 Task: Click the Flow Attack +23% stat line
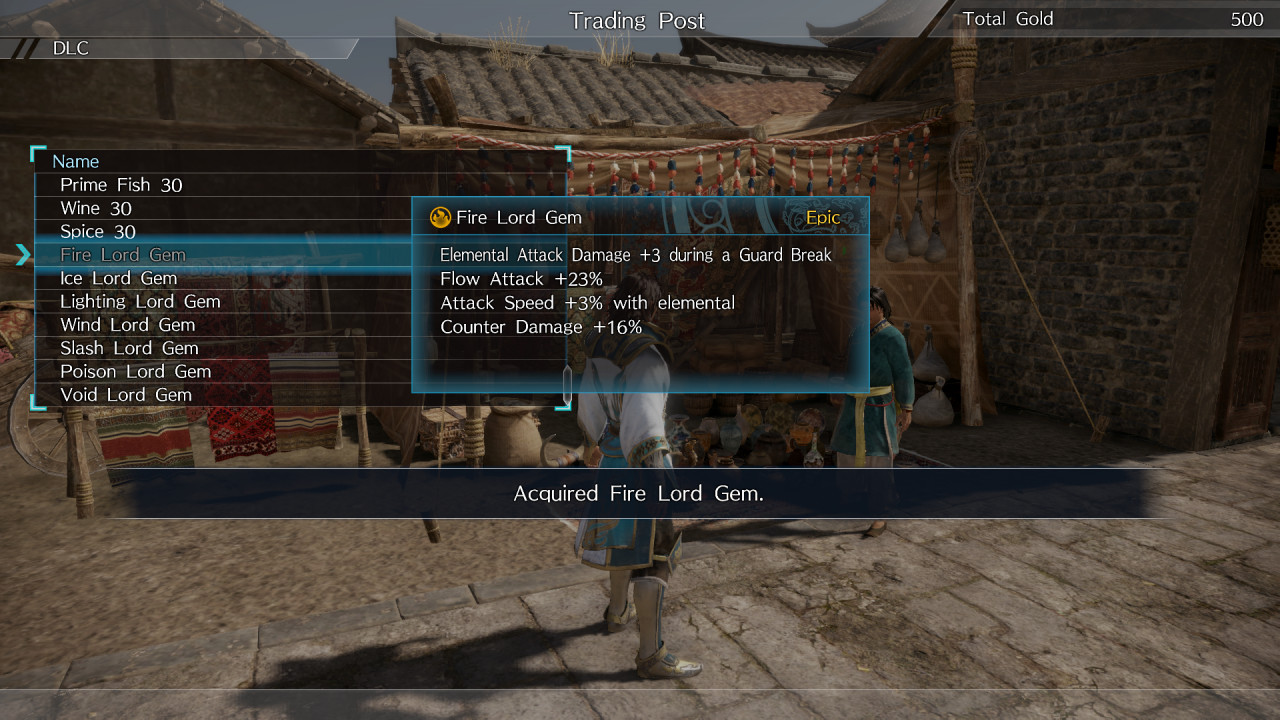[520, 279]
